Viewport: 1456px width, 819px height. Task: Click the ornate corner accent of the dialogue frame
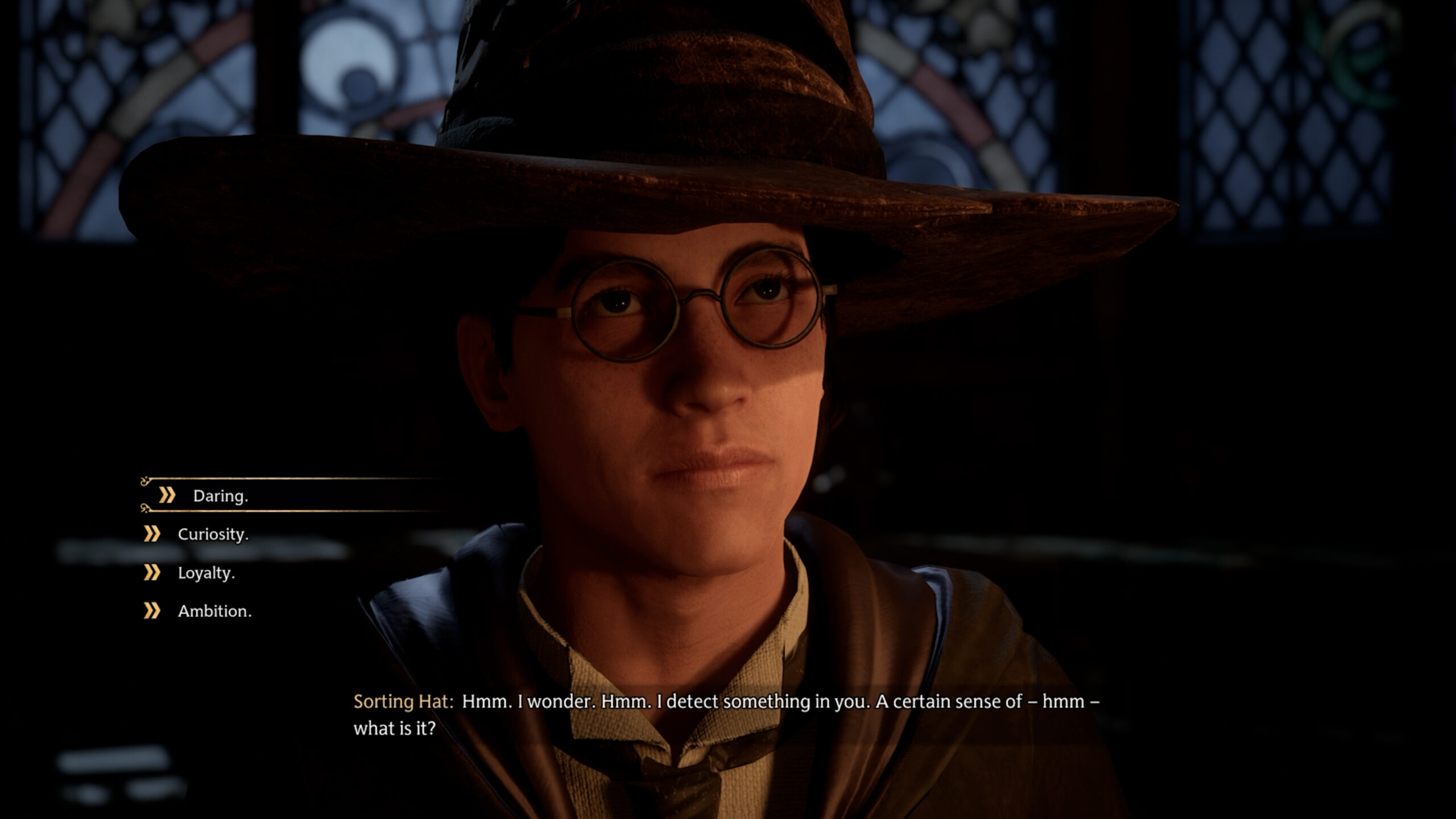point(143,511)
